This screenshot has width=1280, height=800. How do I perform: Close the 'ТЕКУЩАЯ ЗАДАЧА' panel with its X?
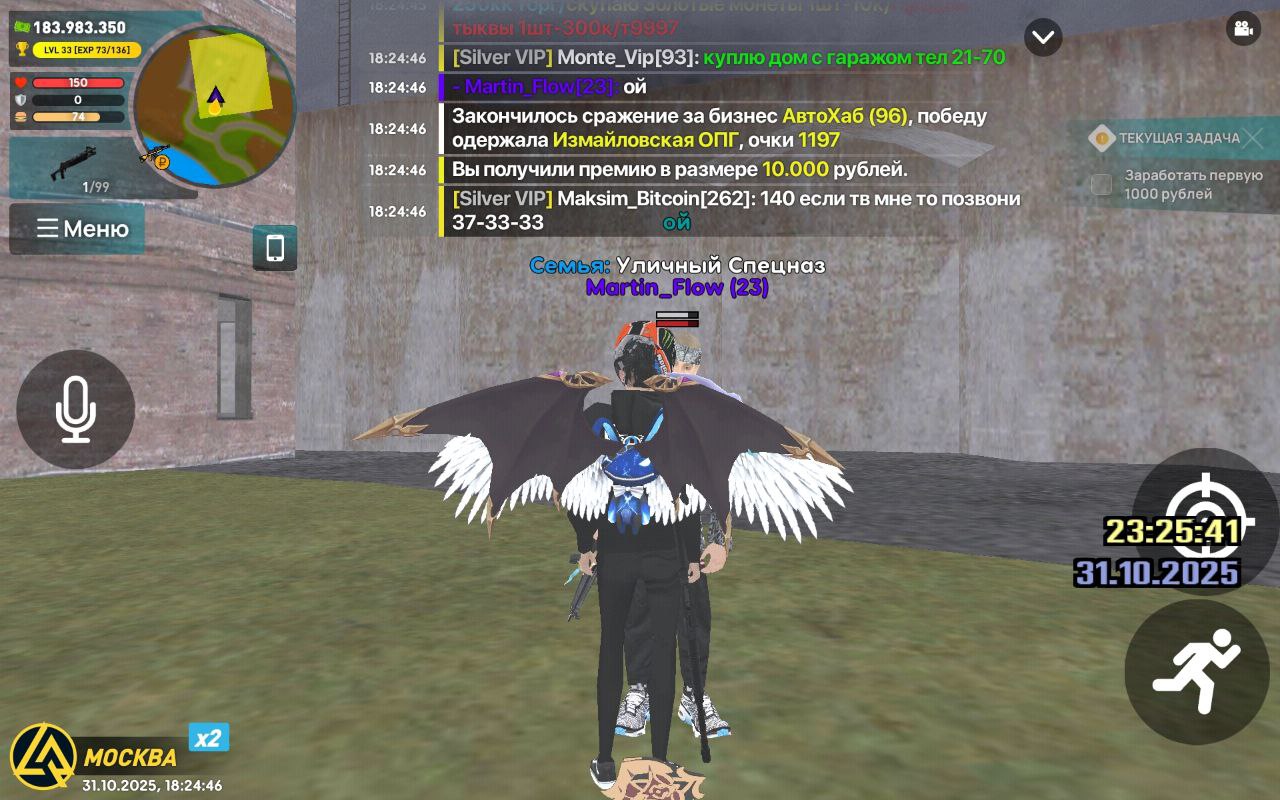[x=1254, y=139]
